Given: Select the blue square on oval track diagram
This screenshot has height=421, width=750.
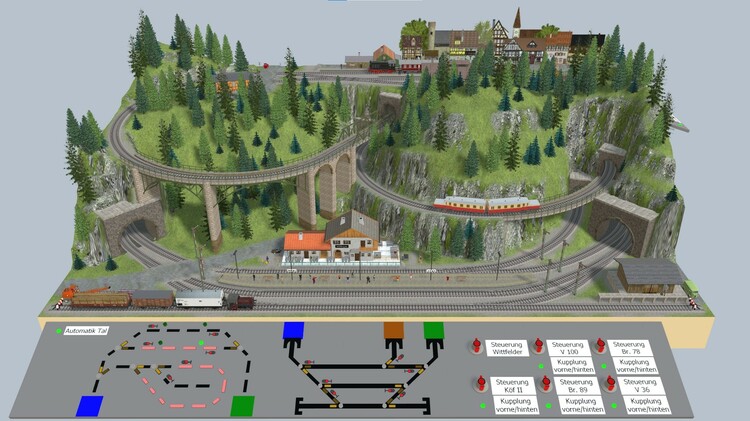Looking at the screenshot, I should pos(89,406).
